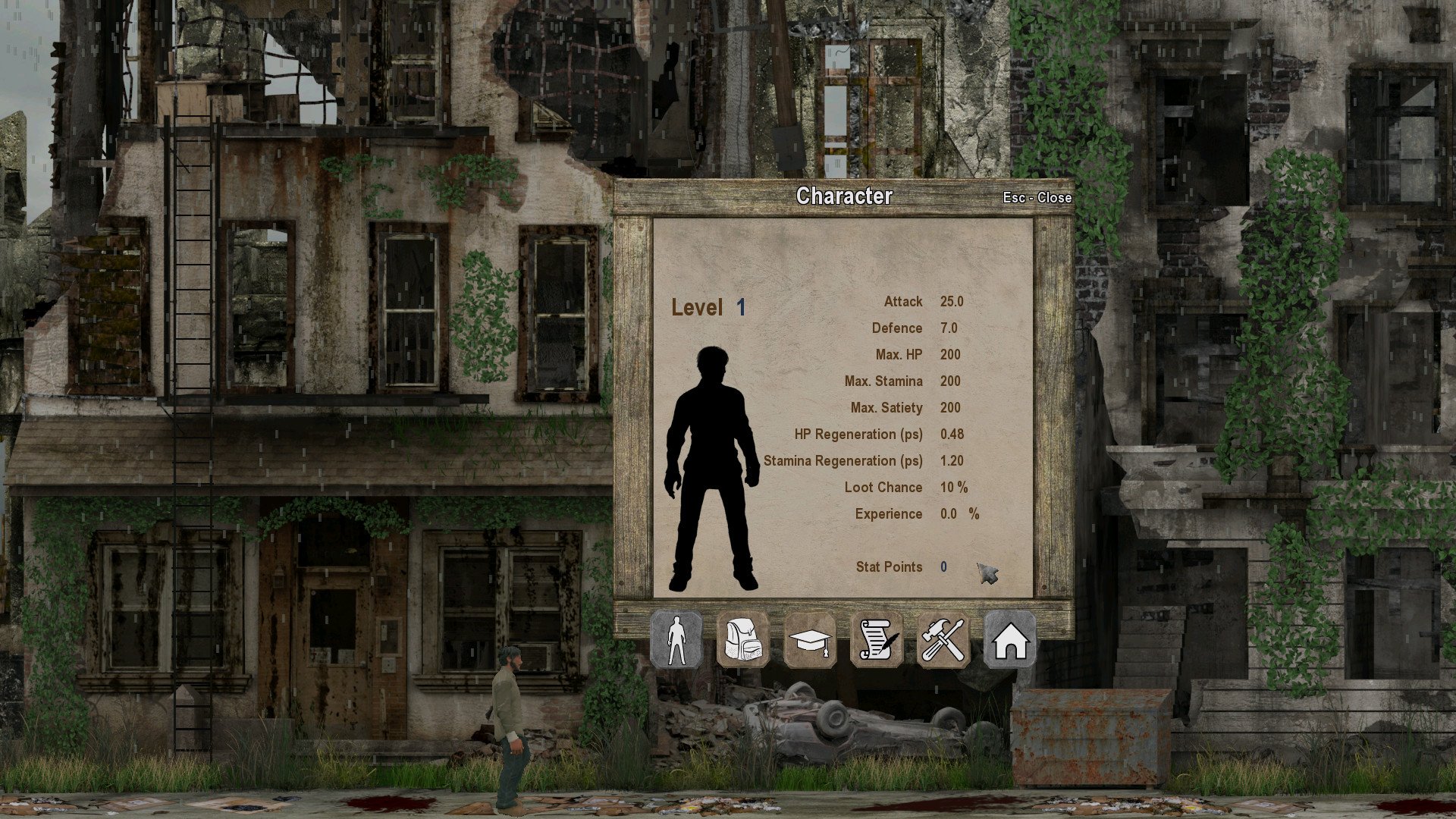Open the home base icon

(1010, 641)
